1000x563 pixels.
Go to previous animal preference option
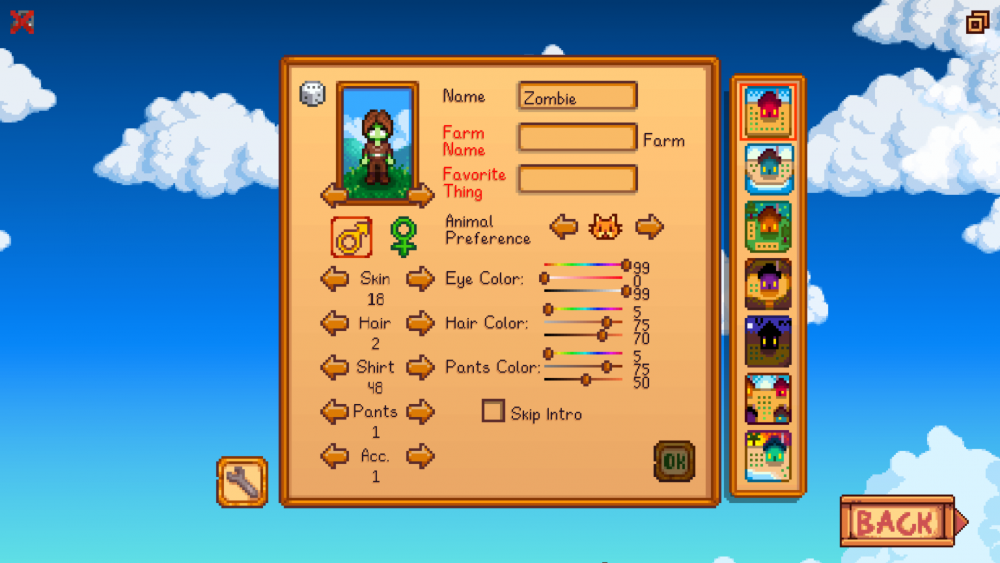564,227
